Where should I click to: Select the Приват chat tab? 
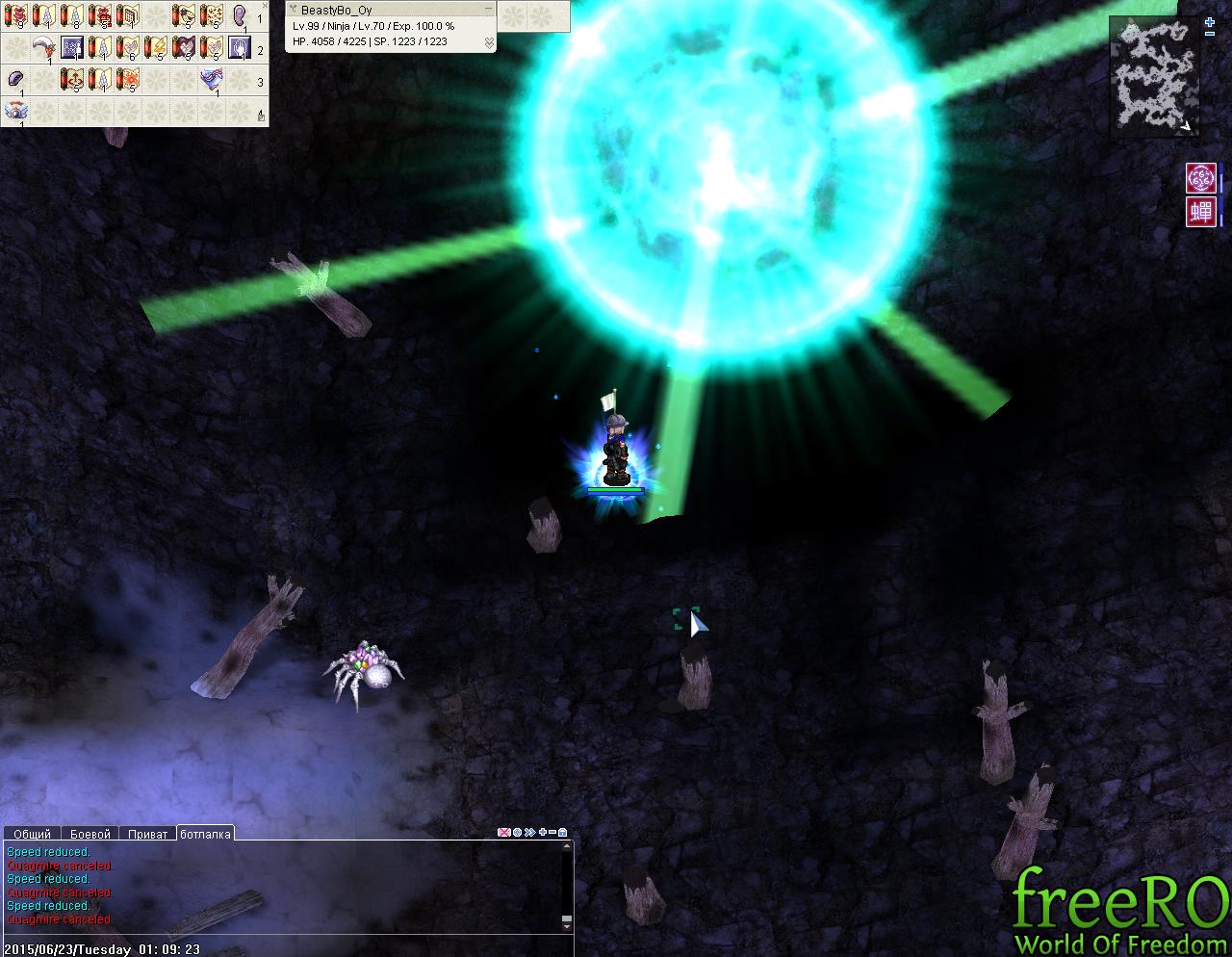coord(148,834)
